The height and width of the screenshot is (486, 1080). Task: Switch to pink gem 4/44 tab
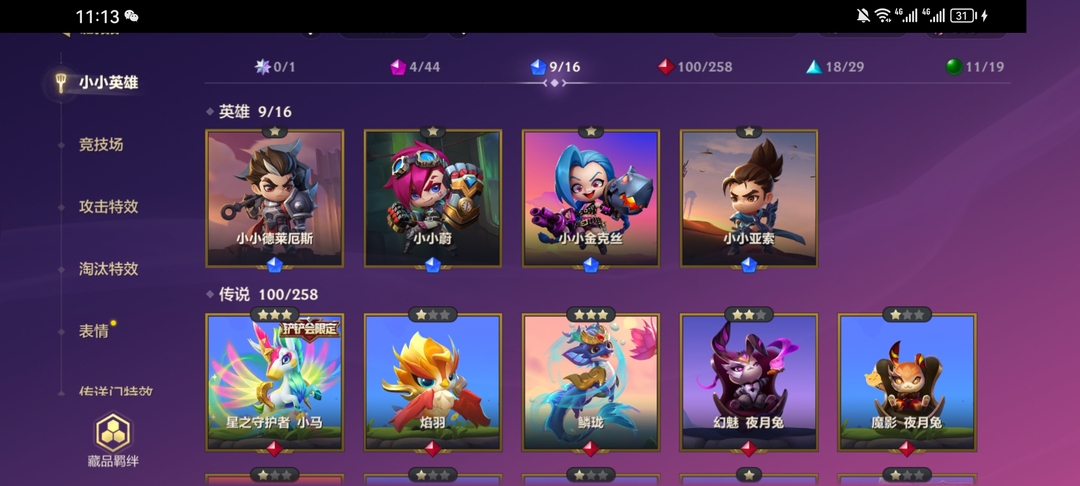415,67
